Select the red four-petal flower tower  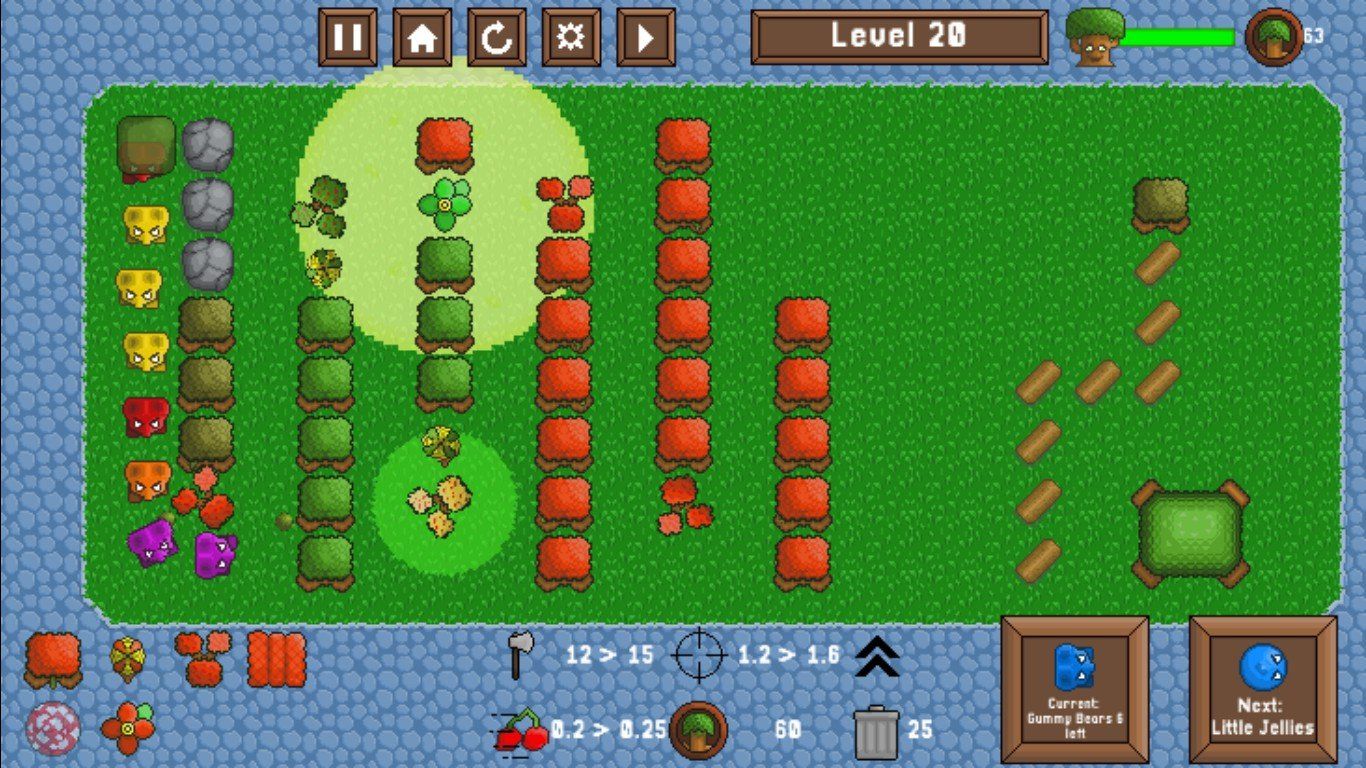(128, 728)
